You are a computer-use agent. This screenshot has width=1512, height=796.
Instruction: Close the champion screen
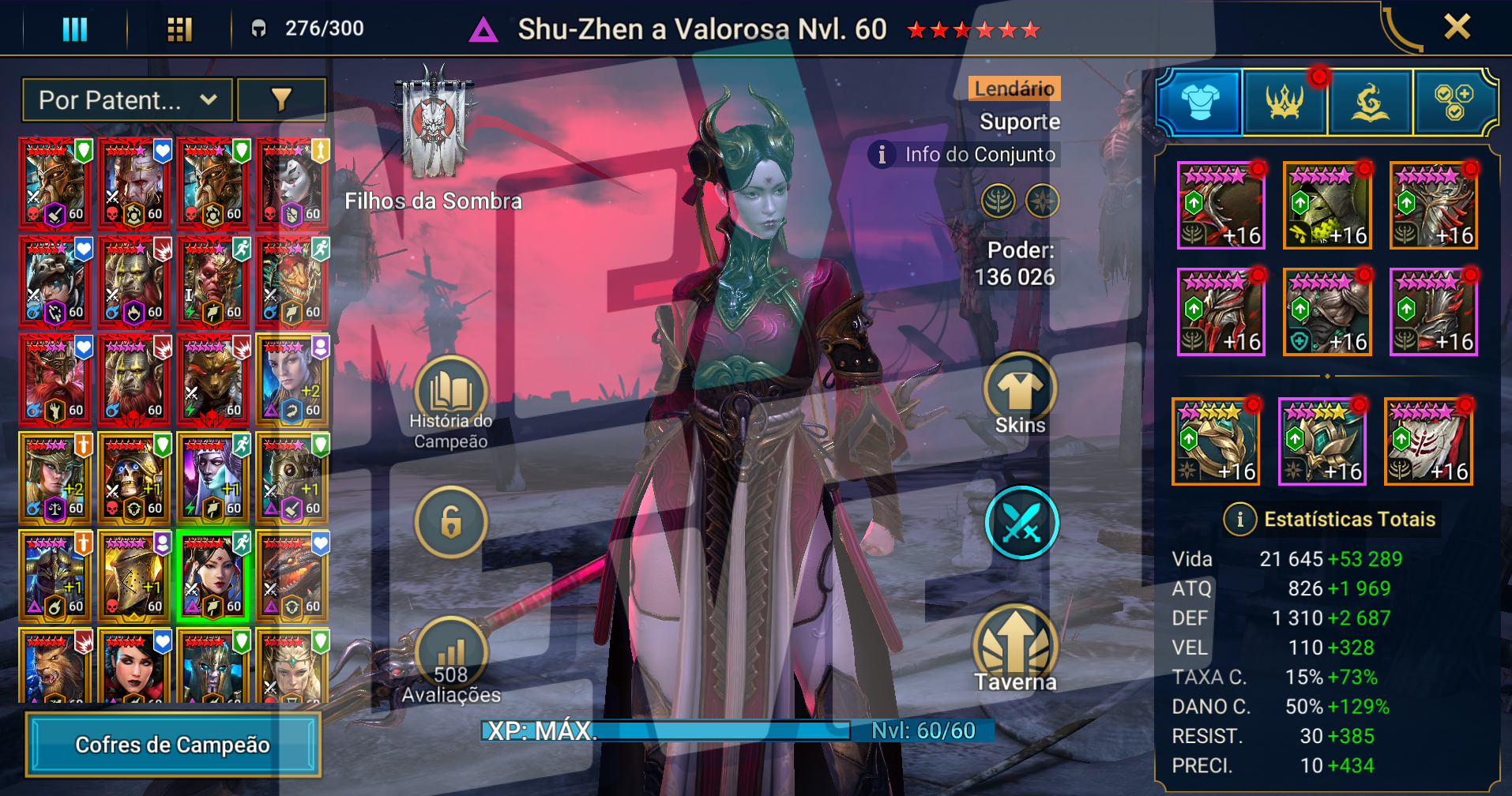tap(1457, 27)
